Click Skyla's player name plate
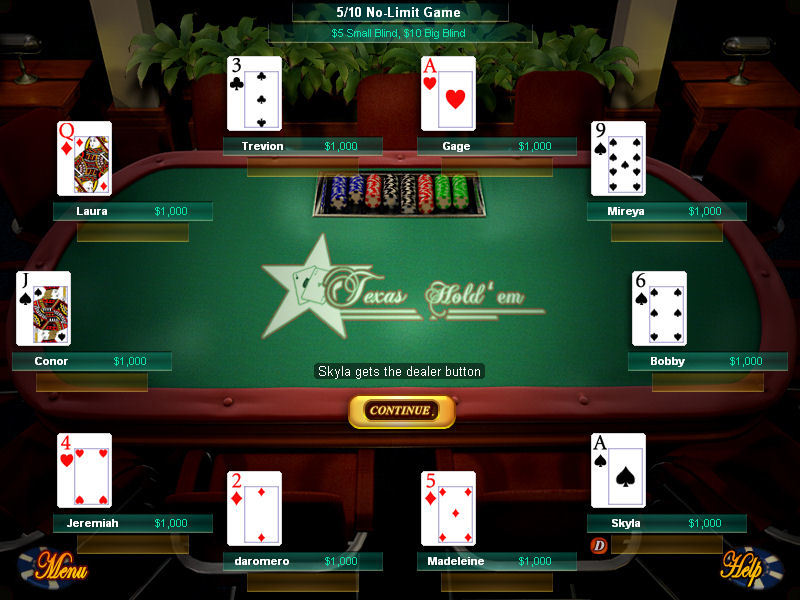Viewport: 800px width, 600px height. pos(666,523)
